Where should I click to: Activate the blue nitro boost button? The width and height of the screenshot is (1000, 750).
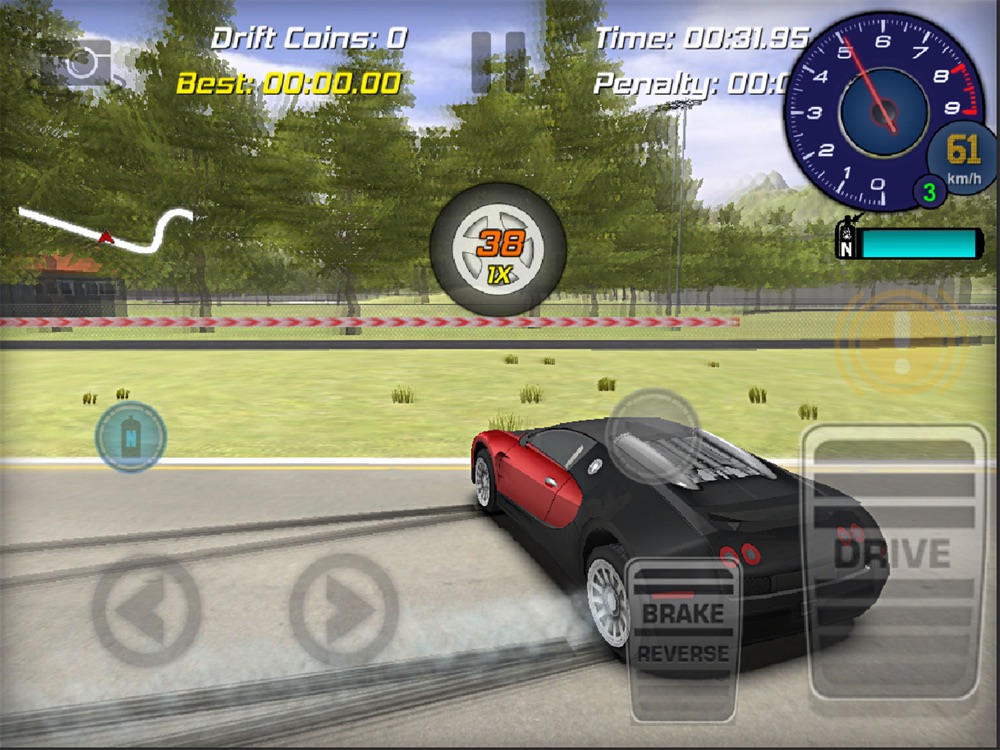pos(130,437)
